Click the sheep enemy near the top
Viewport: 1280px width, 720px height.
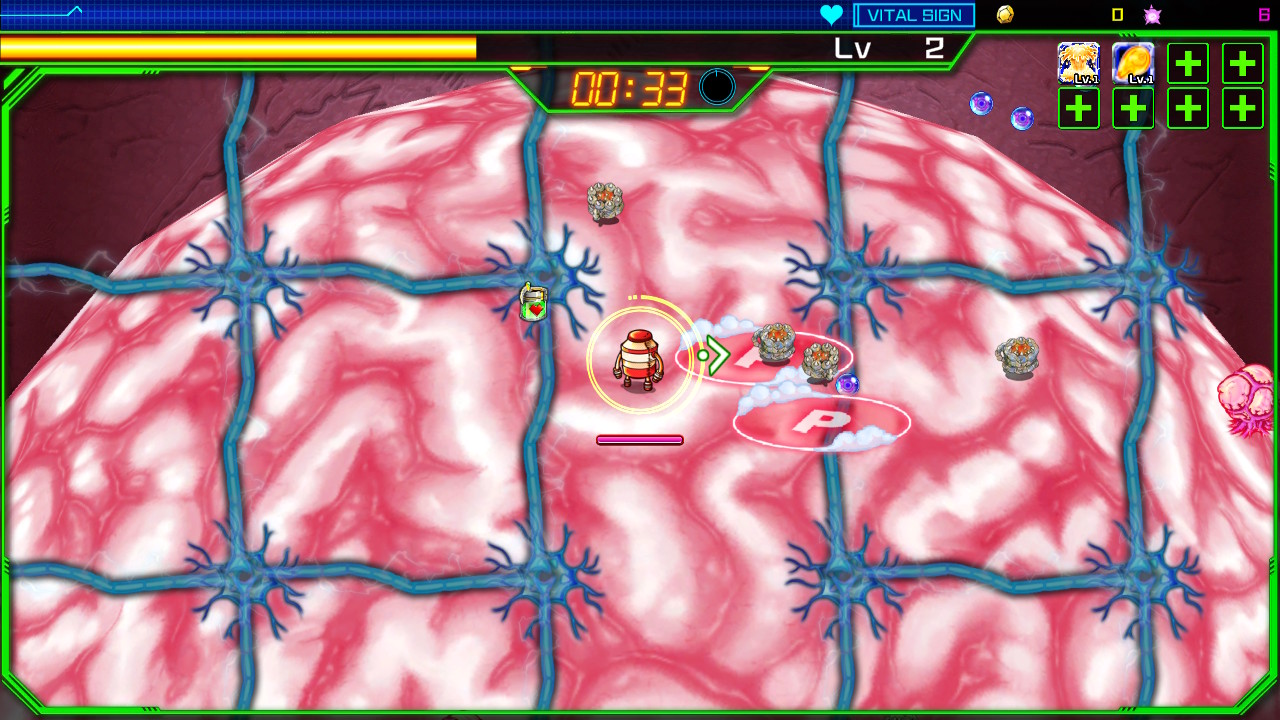tap(604, 200)
